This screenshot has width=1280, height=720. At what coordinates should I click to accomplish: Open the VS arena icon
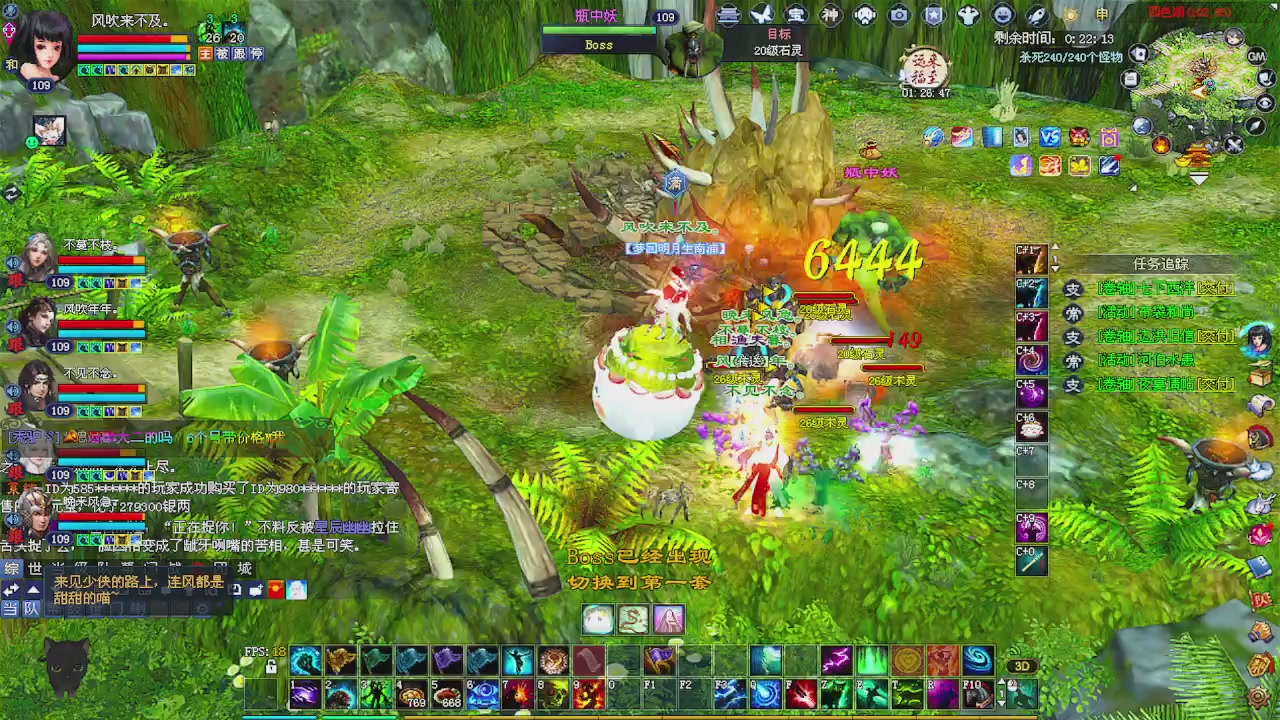click(x=1050, y=137)
